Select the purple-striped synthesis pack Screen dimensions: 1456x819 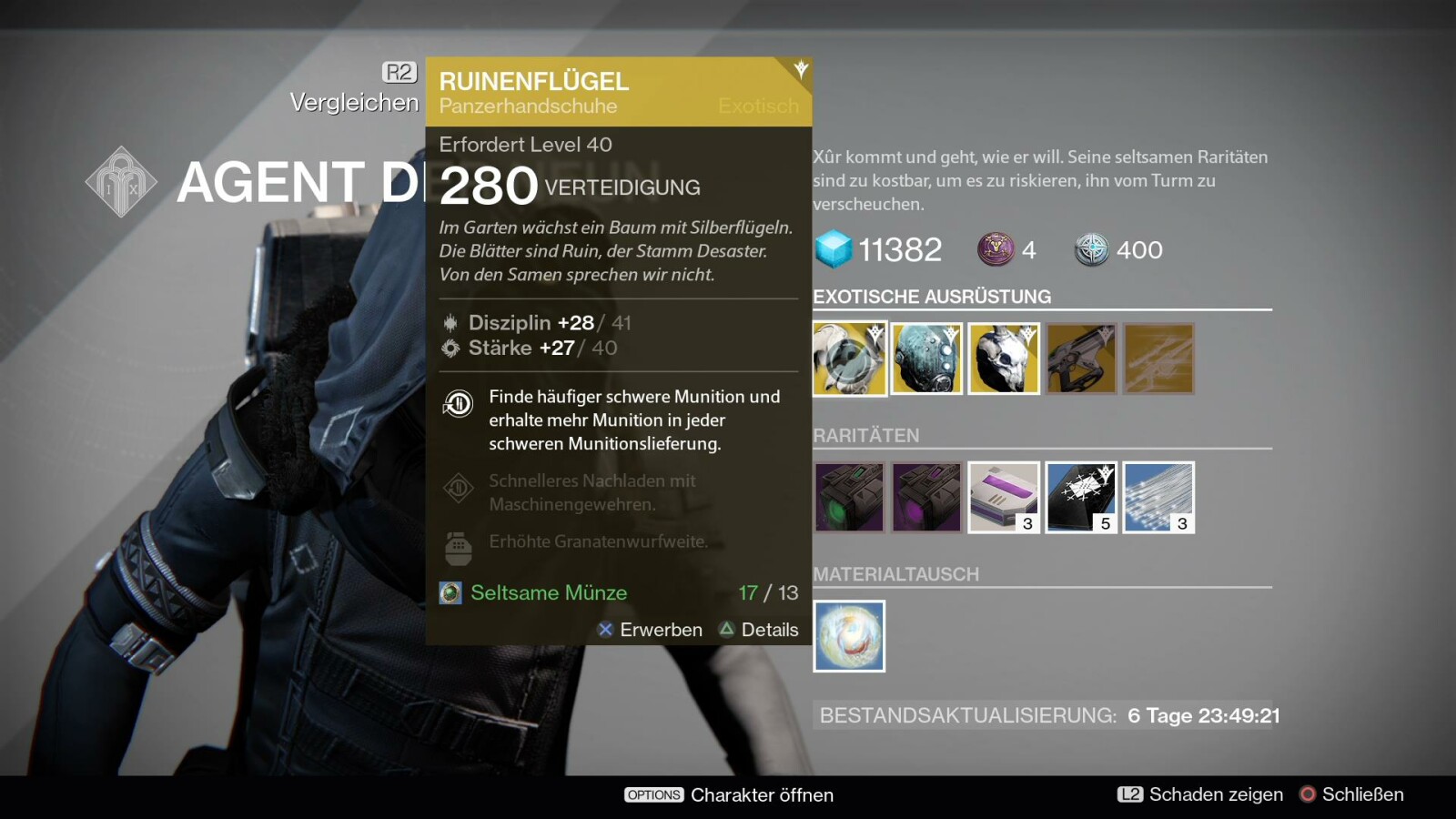(1004, 497)
